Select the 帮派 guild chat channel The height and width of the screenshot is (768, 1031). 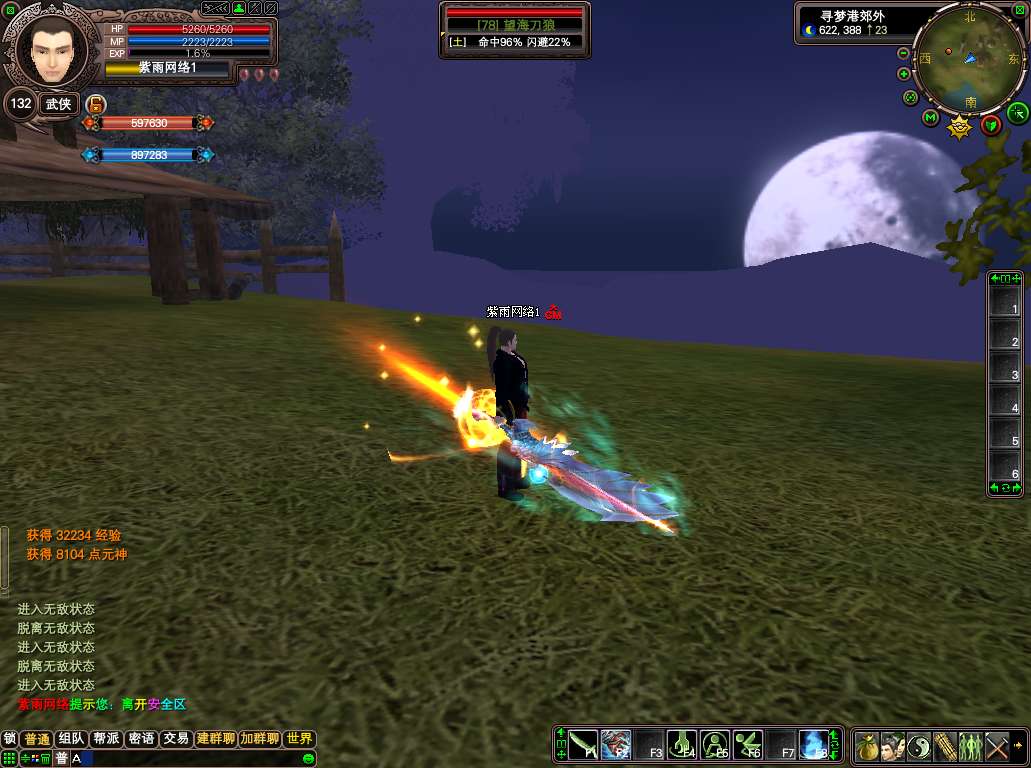[106, 739]
